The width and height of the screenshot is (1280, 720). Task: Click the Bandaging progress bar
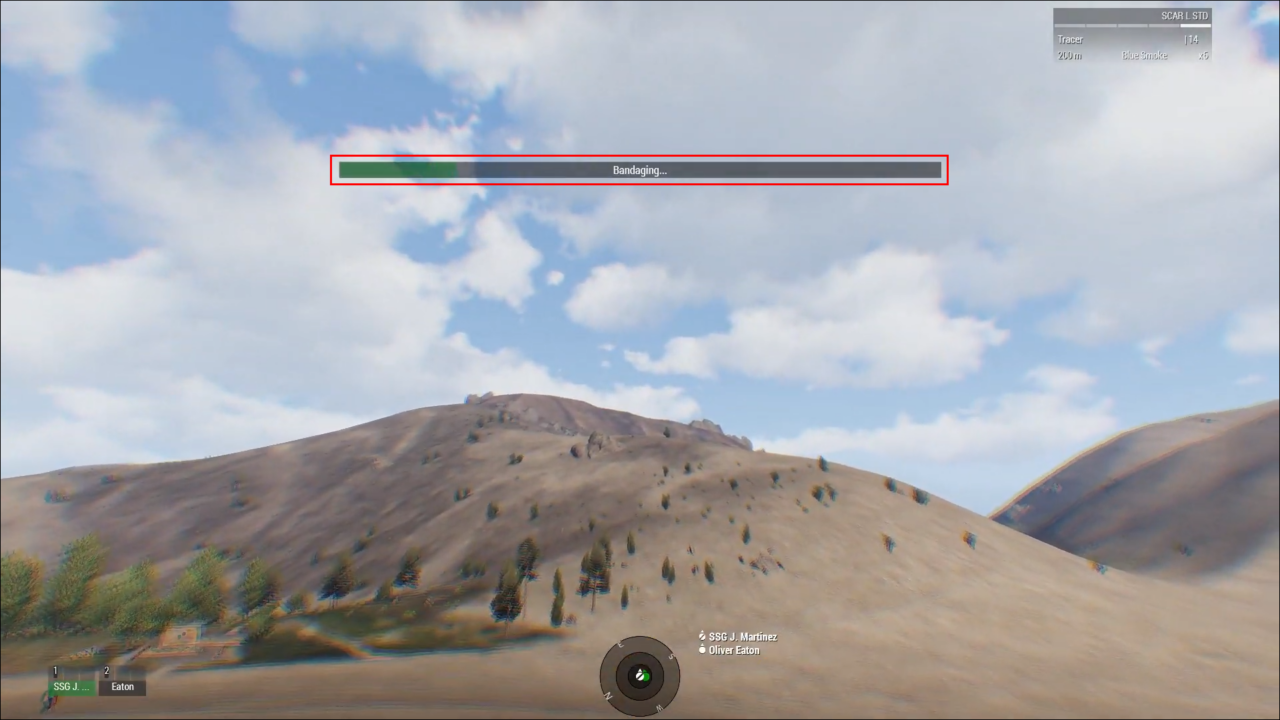point(639,170)
